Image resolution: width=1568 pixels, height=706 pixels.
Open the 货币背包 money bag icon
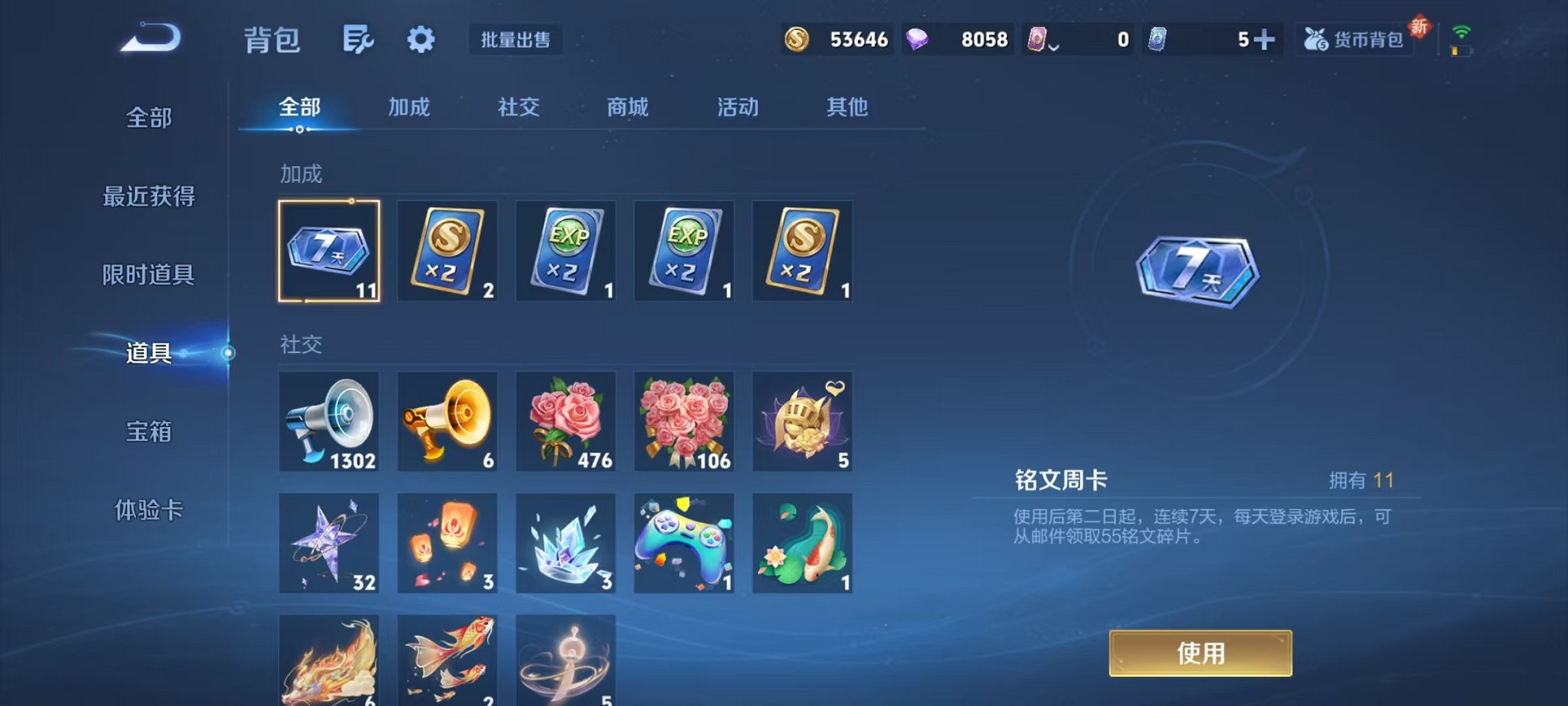point(1354,38)
